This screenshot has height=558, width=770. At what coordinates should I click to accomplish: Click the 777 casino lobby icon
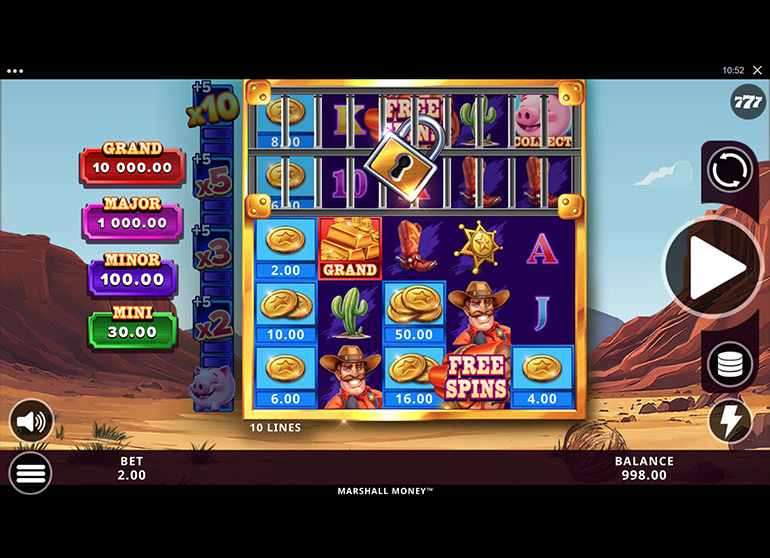[748, 102]
